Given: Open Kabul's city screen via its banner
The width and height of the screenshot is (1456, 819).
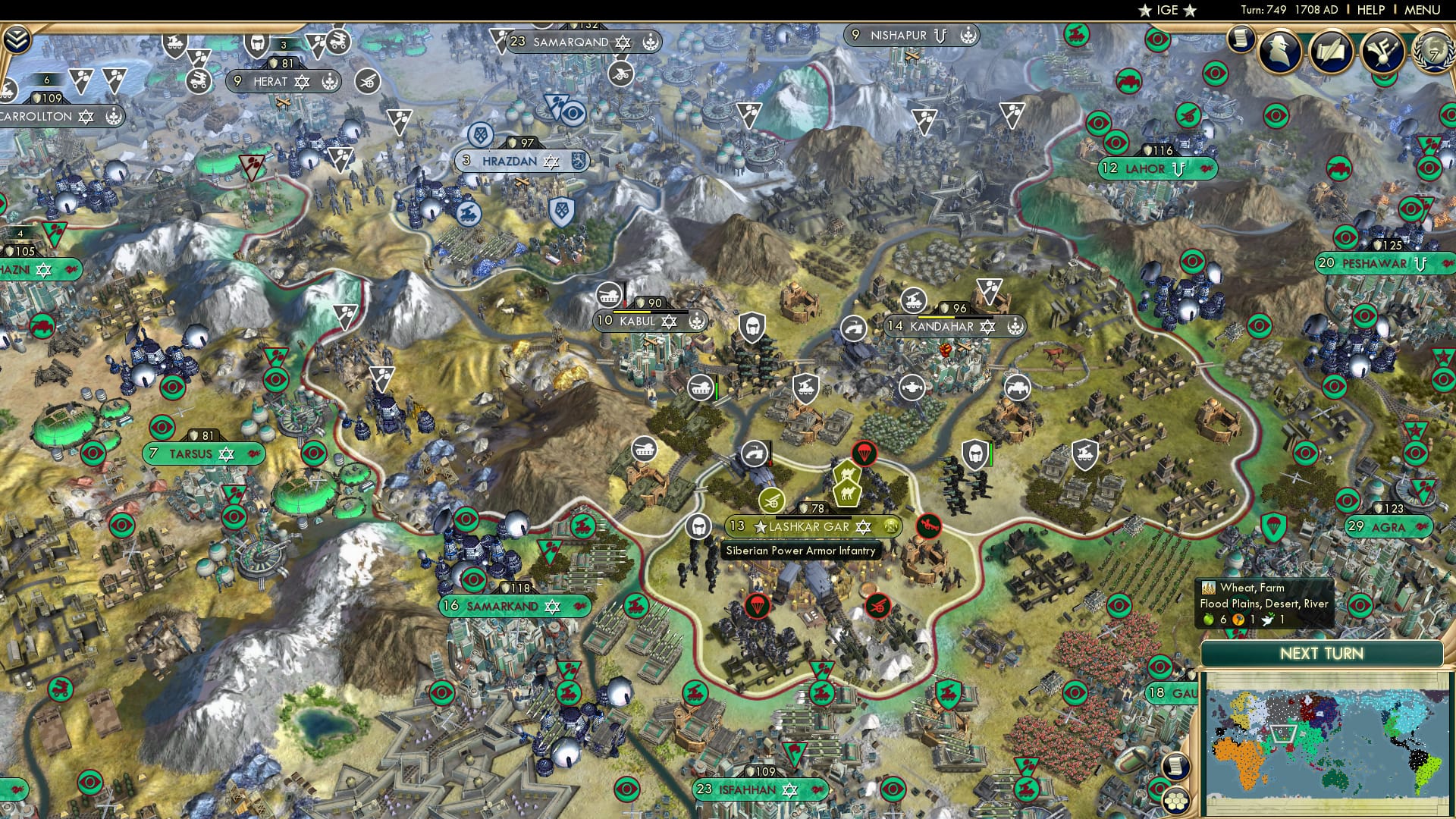Looking at the screenshot, I should 638,322.
